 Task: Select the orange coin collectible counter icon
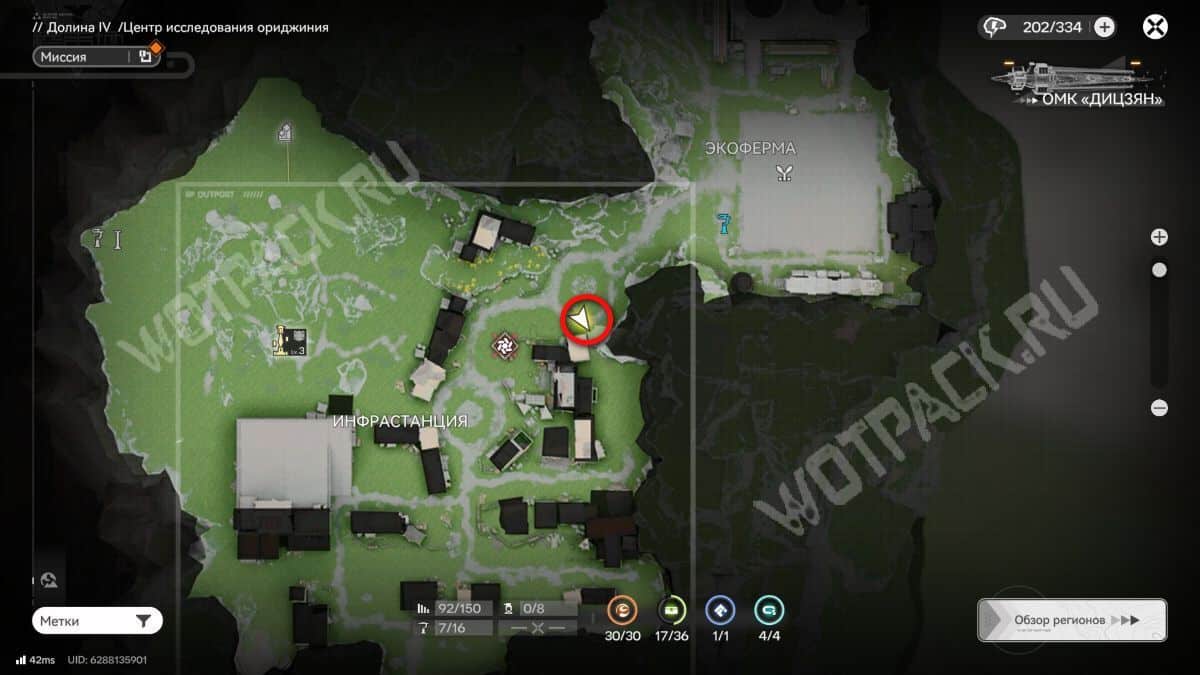[x=623, y=609]
